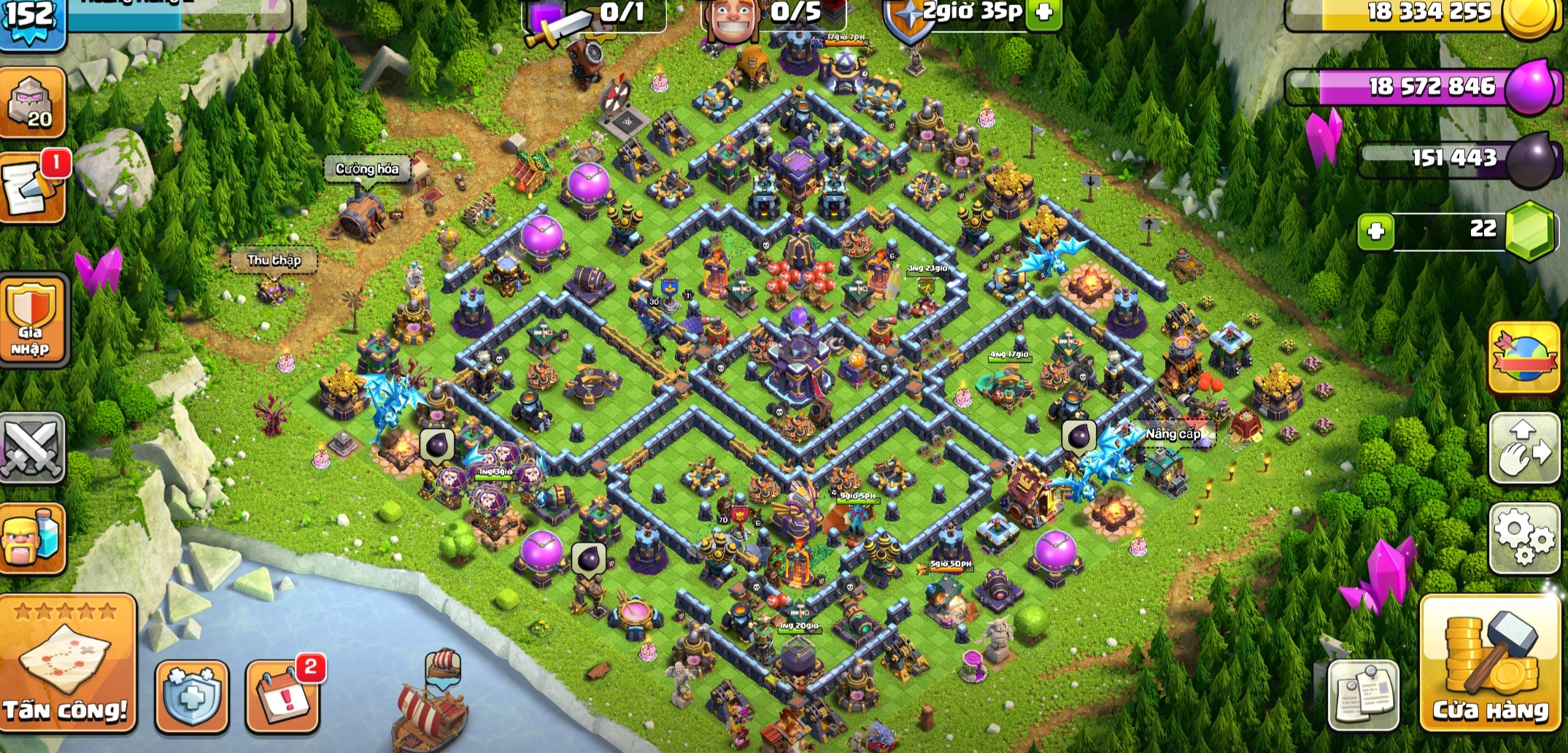Open the newspaper notes button

tap(1363, 695)
